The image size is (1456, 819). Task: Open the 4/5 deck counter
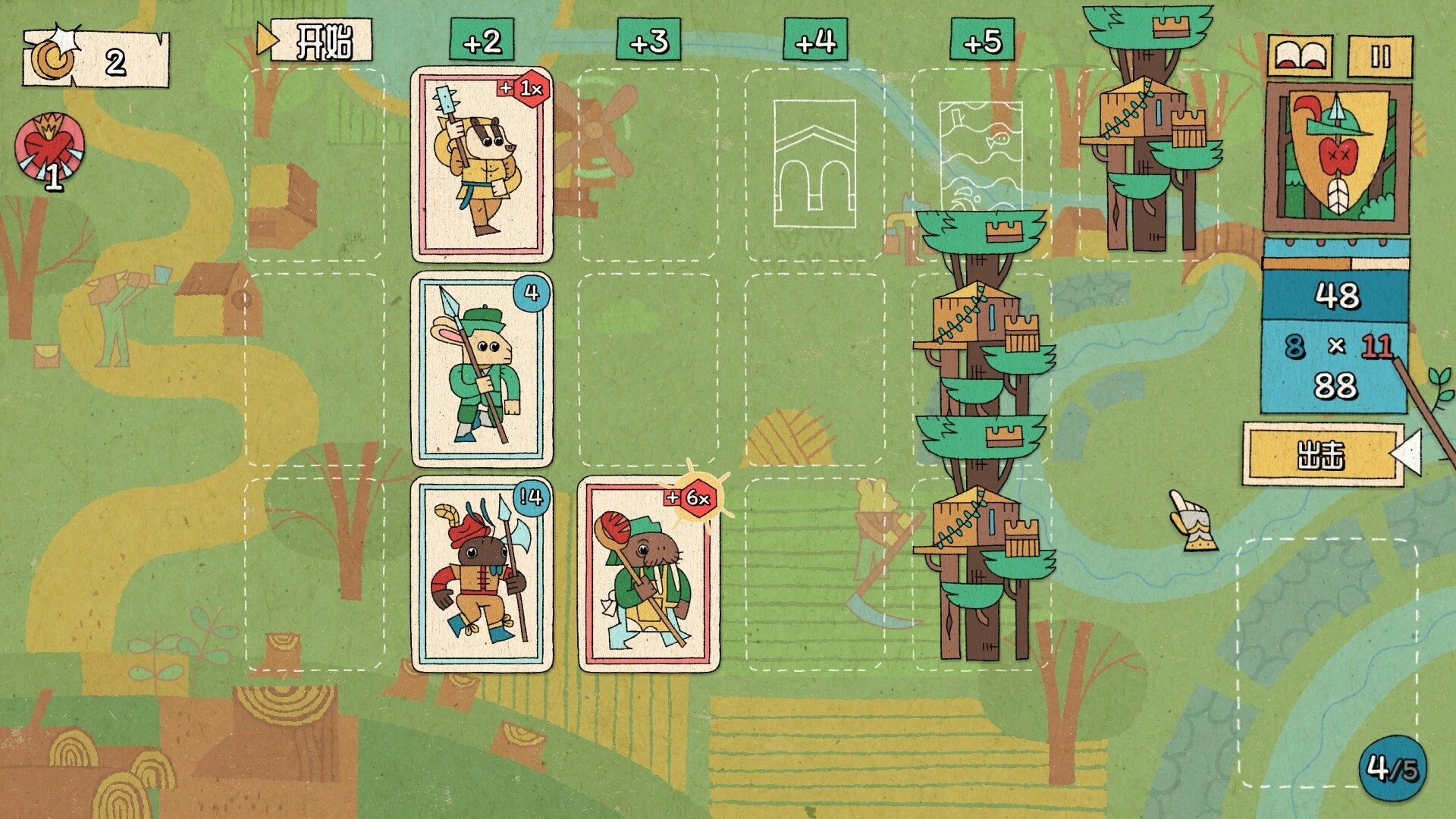1392,767
